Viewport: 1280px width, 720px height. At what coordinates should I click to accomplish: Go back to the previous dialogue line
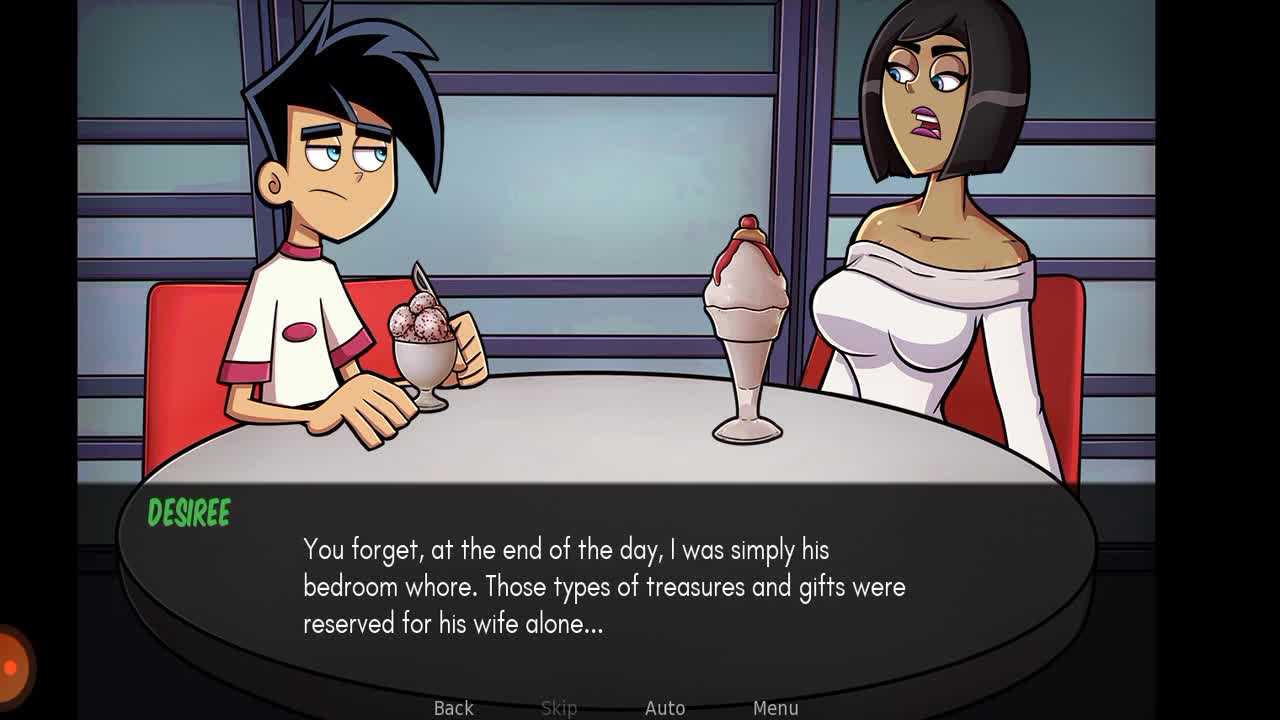click(453, 707)
